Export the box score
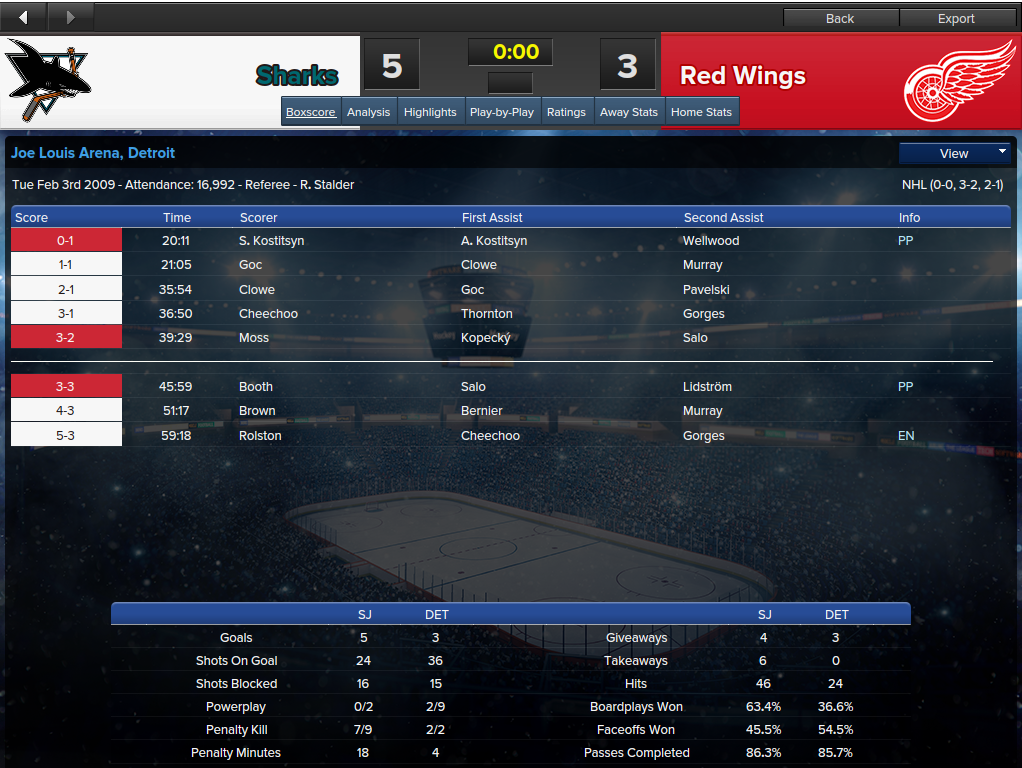1022x768 pixels. pos(956,18)
